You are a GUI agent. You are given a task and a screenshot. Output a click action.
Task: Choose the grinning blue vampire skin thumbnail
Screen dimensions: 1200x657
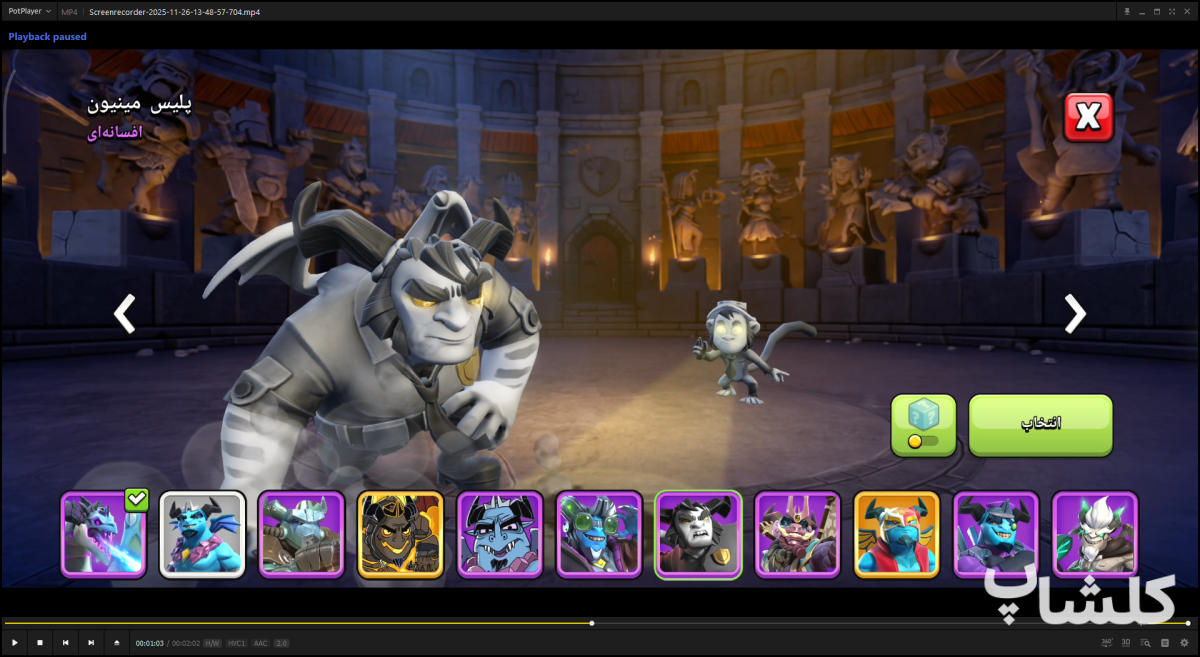pyautogui.click(x=500, y=535)
